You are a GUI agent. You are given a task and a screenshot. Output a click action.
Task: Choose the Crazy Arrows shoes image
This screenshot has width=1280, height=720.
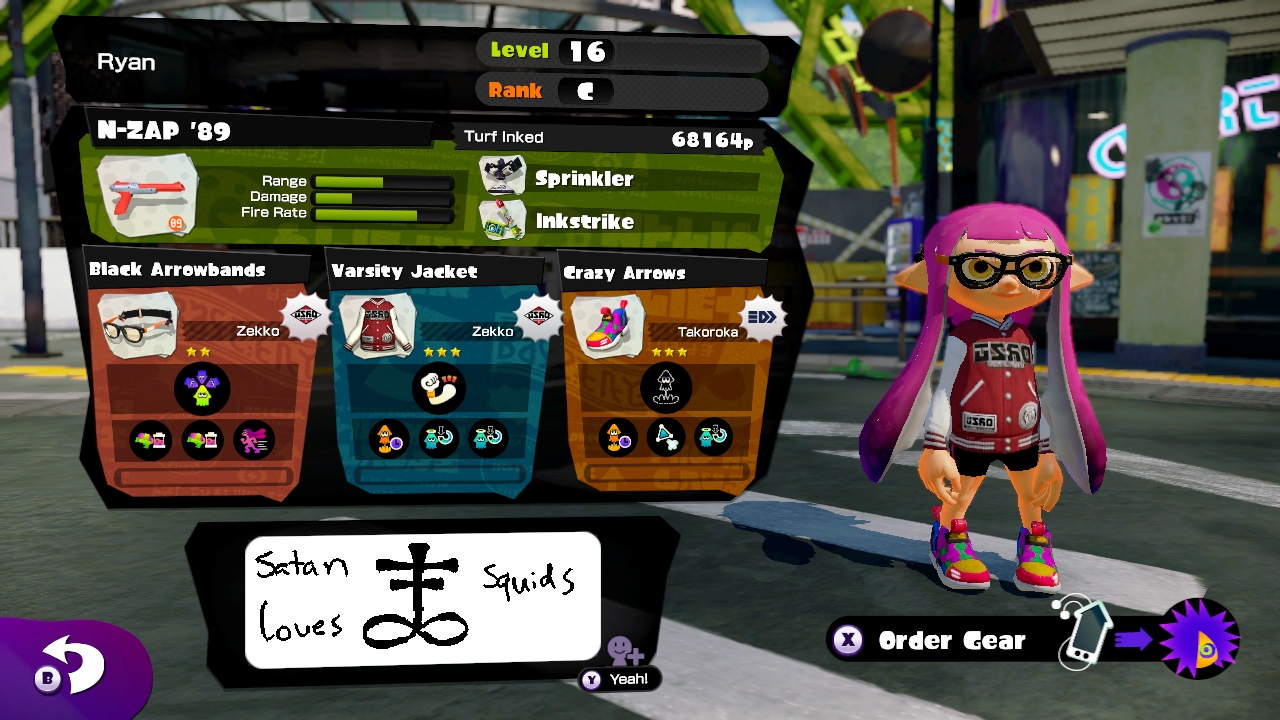pos(608,326)
